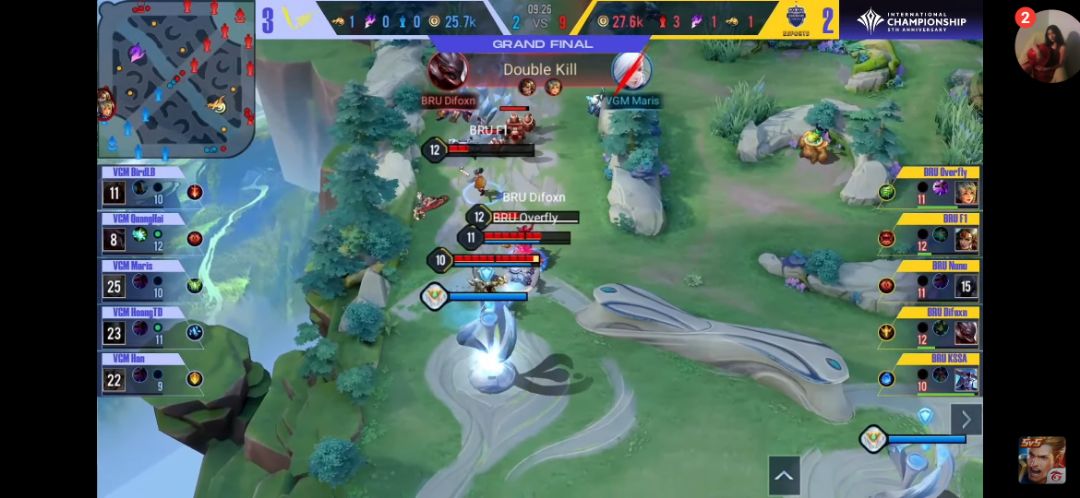The image size is (1080, 498).
Task: Expand the right-arrow side panel button
Action: [966, 418]
